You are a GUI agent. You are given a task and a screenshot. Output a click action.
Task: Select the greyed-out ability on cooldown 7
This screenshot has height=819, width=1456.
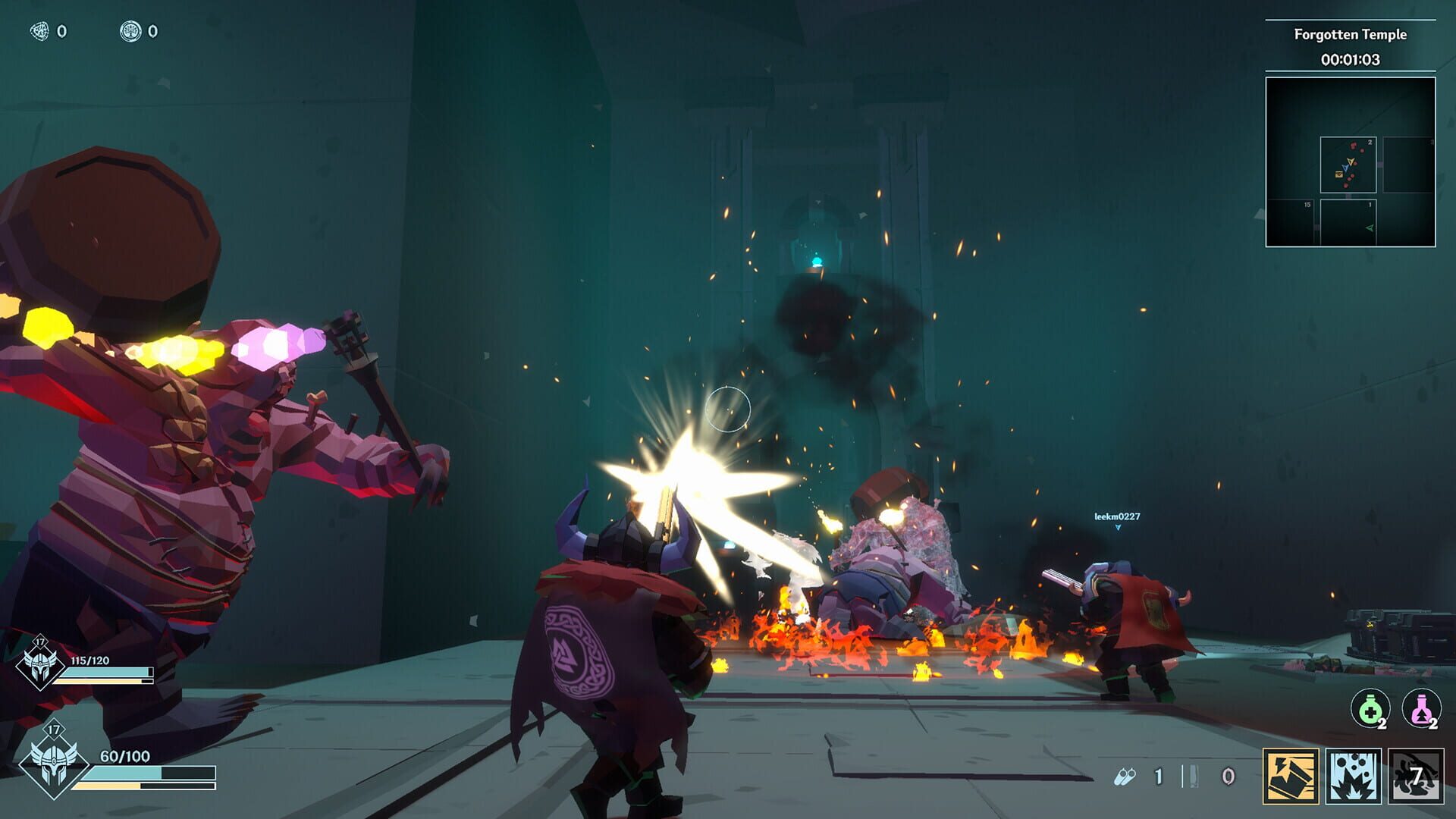[1416, 776]
